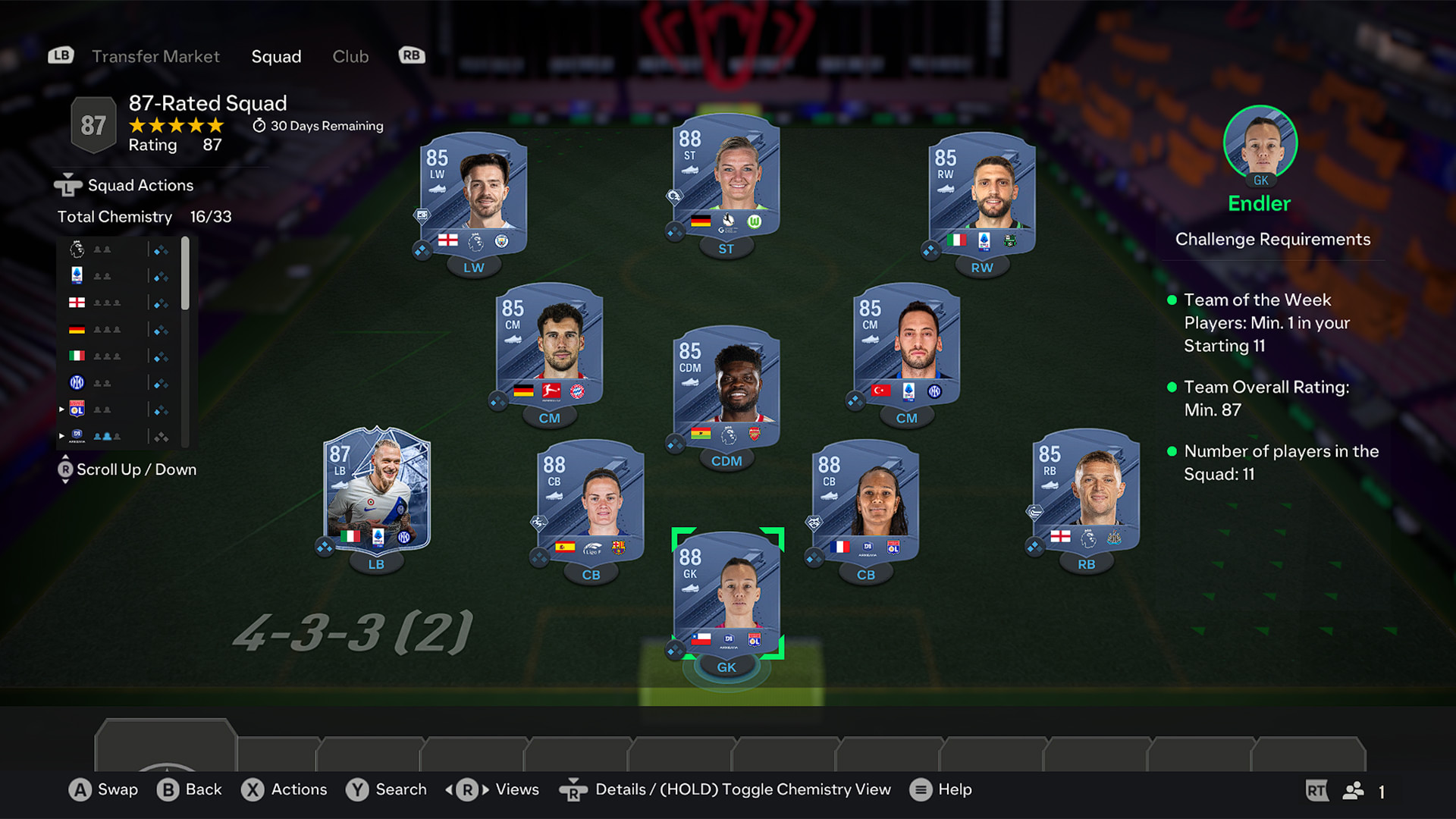This screenshot has width=1456, height=819.
Task: Choose the 85 RB player card
Action: click(1086, 491)
